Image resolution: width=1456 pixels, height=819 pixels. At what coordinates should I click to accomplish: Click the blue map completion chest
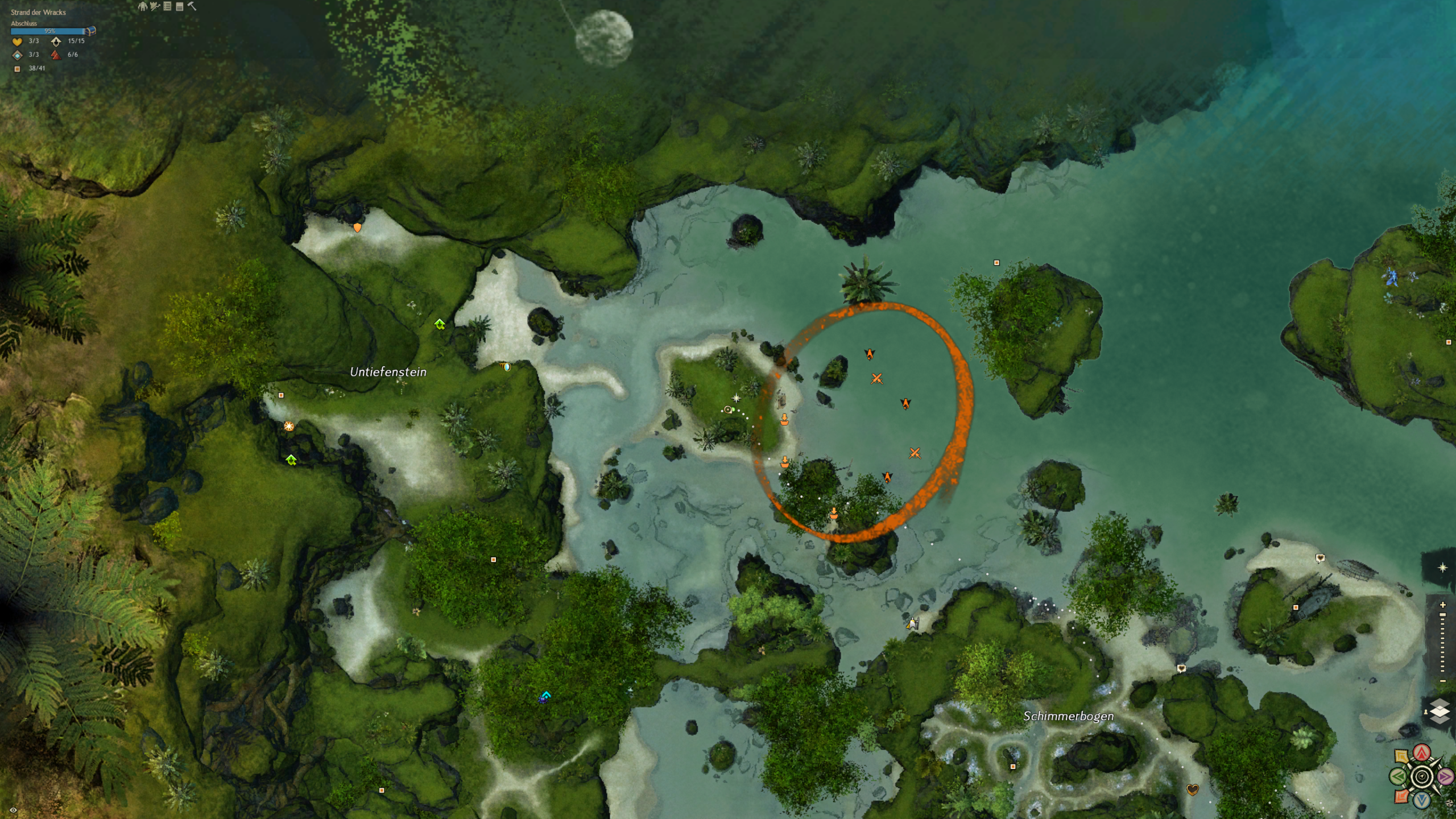point(90,31)
